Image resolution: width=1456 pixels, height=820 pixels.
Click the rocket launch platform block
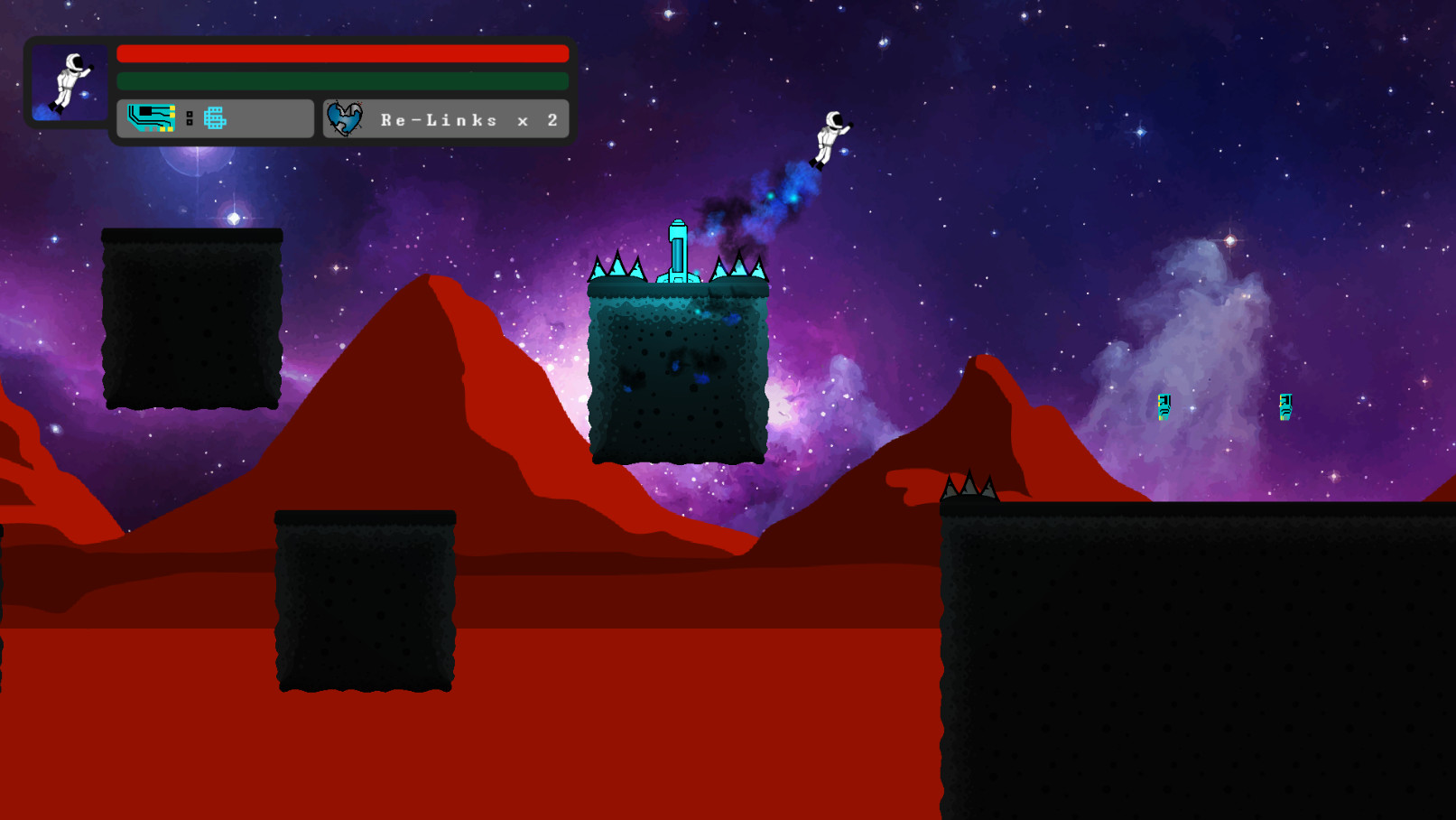point(677,379)
